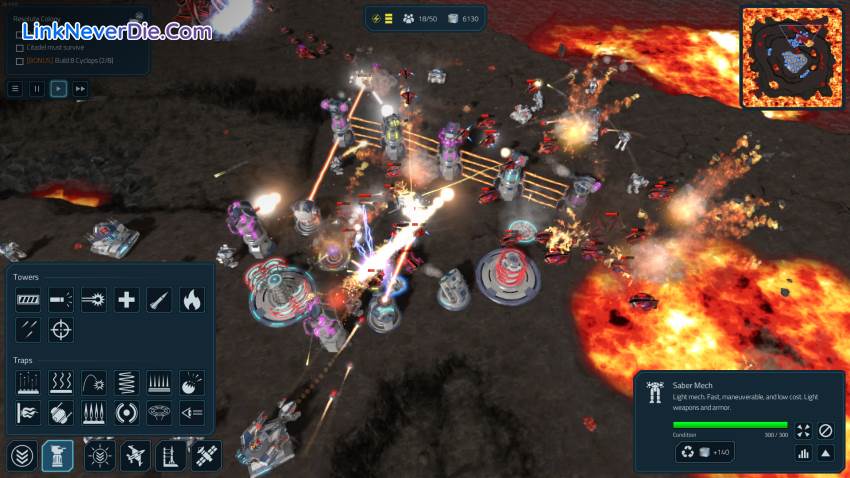Open the Saber Mech statistics chart
Screen dimensions: 850x478
coord(802,452)
